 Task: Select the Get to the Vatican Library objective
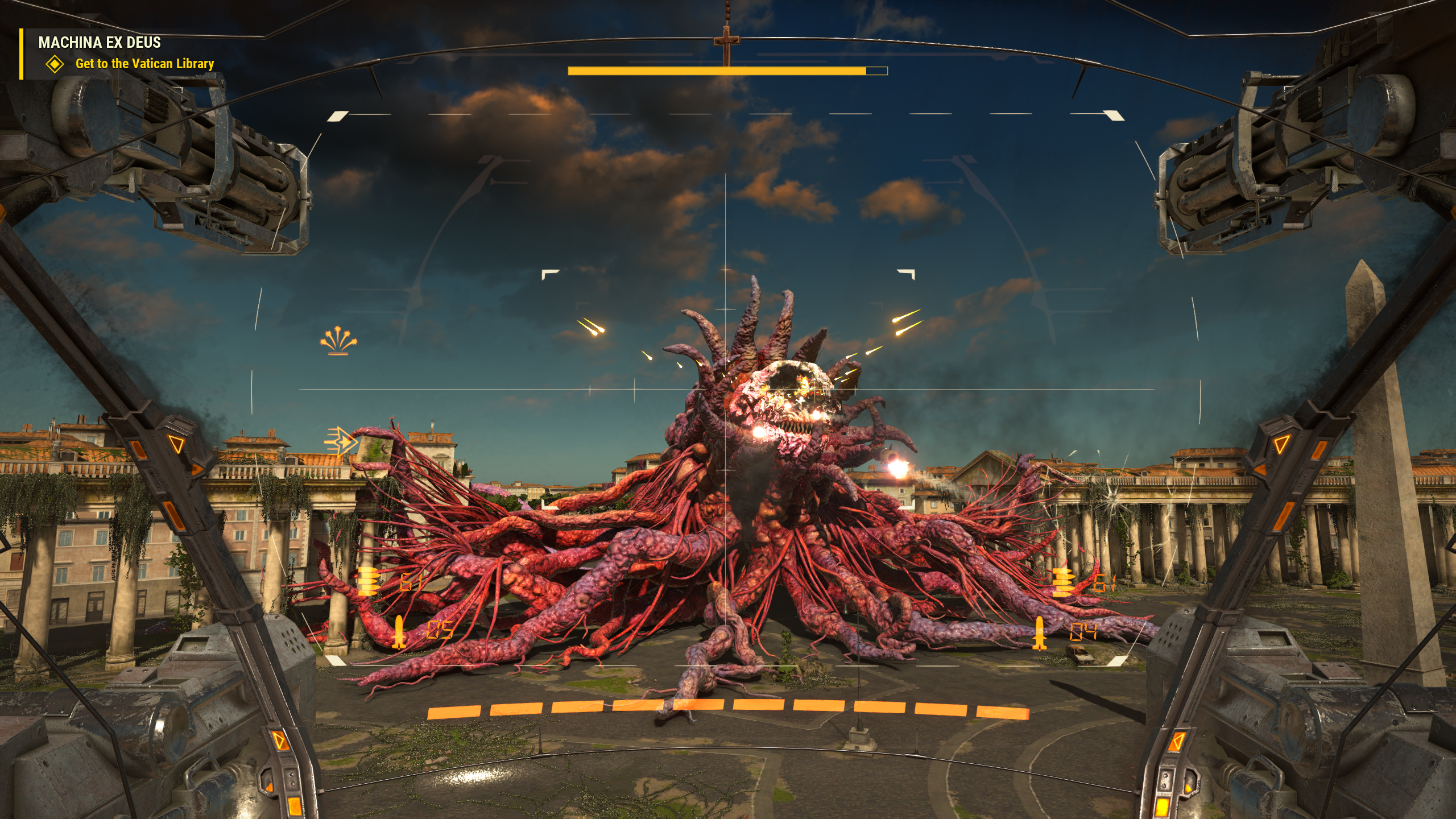click(x=144, y=64)
